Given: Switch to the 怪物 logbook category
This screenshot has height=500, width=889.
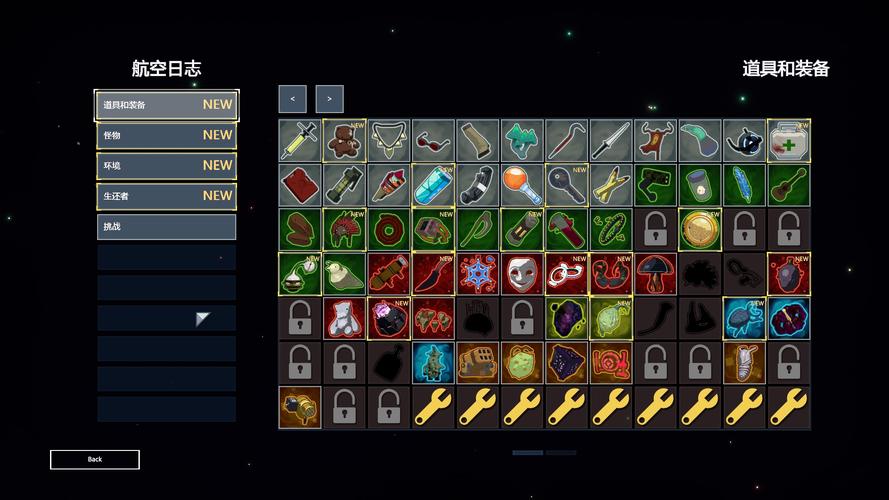Looking at the screenshot, I should [166, 135].
